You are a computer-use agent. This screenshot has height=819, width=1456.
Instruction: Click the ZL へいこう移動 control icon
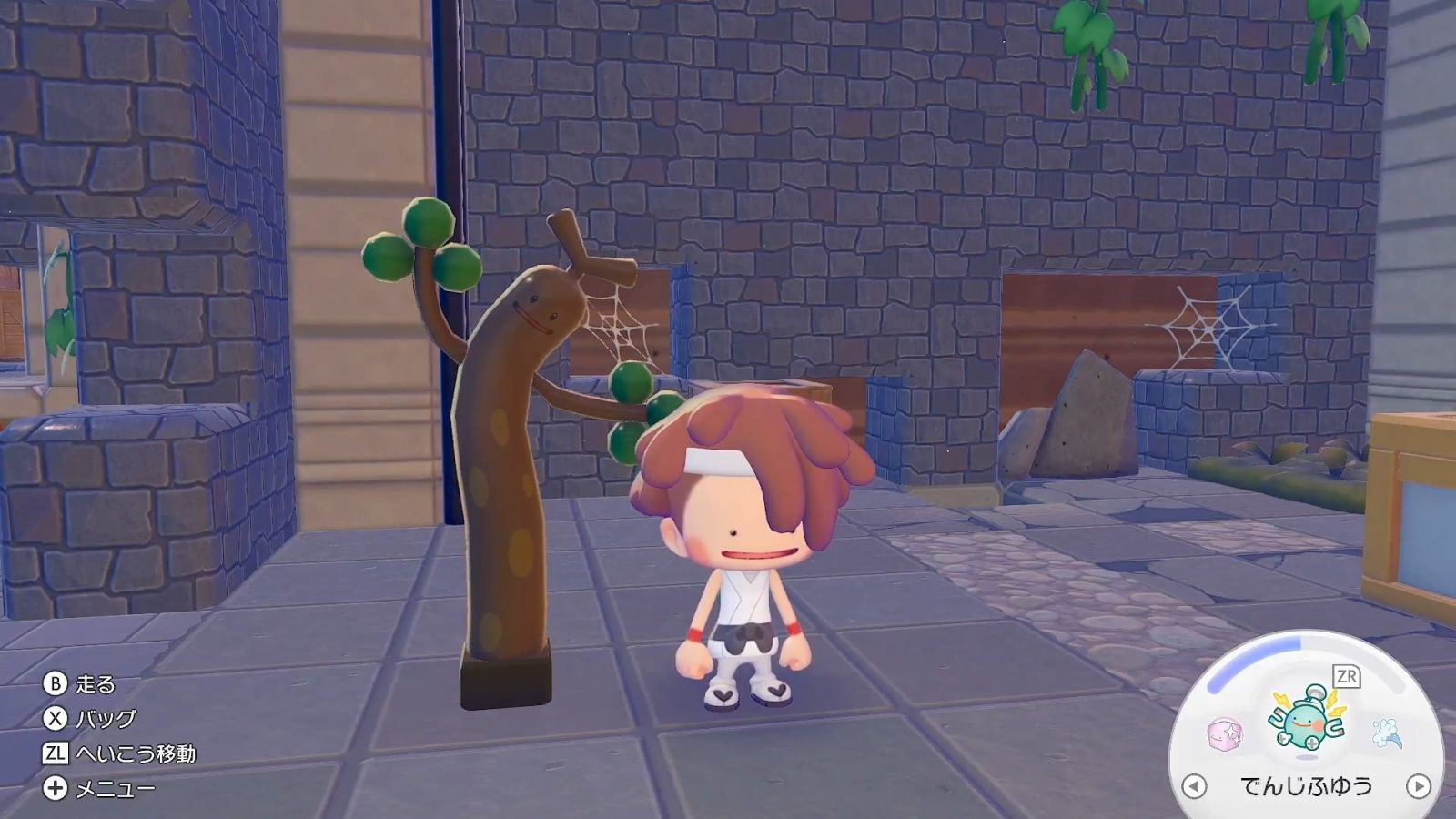[54, 753]
